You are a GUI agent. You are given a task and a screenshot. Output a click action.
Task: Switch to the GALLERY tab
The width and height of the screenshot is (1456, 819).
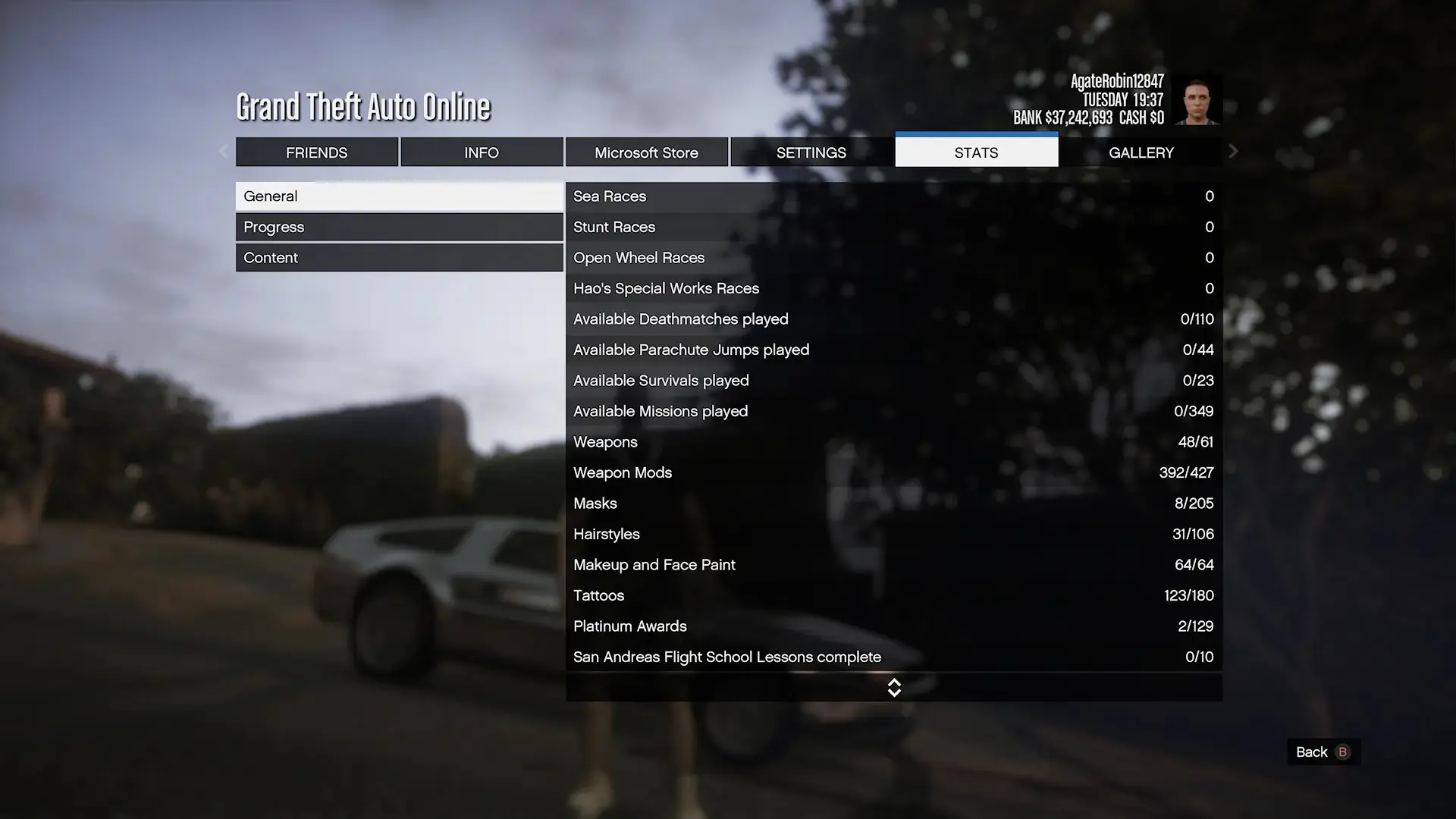coord(1141,152)
